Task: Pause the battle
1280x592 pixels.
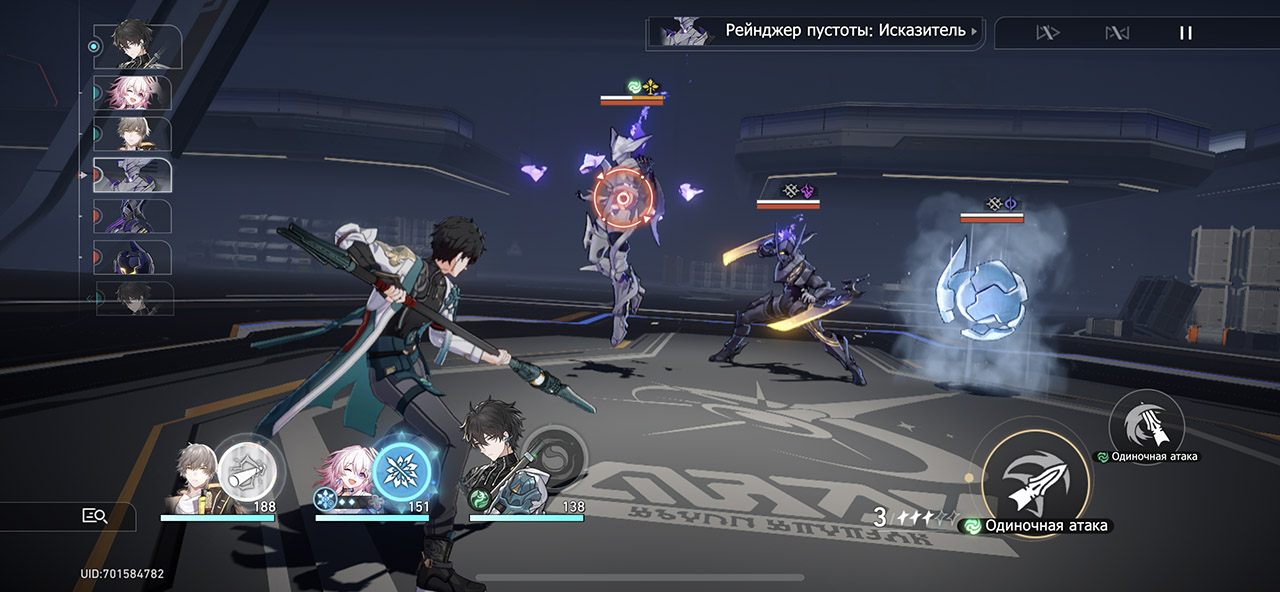Action: pos(1186,33)
